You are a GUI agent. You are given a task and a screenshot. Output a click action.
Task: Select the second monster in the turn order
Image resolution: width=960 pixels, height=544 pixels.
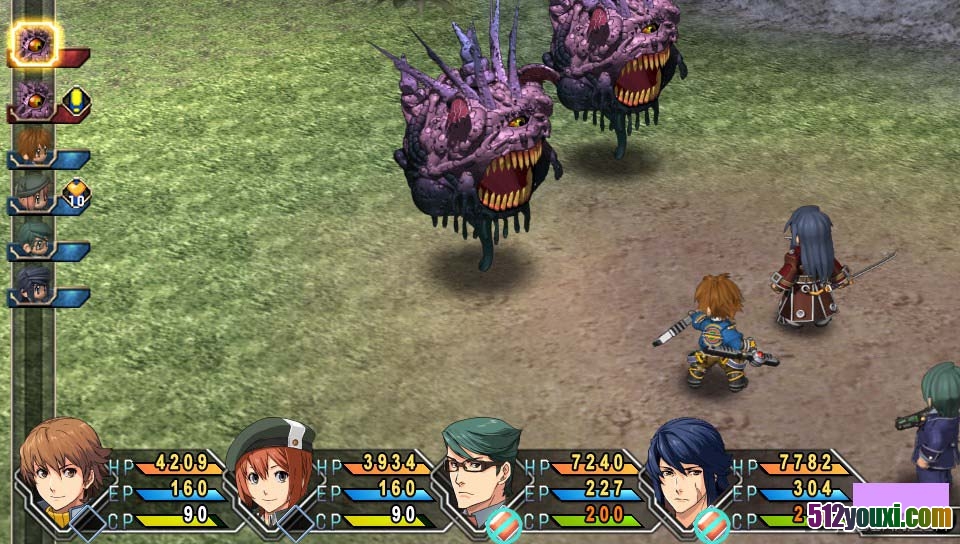[34, 100]
